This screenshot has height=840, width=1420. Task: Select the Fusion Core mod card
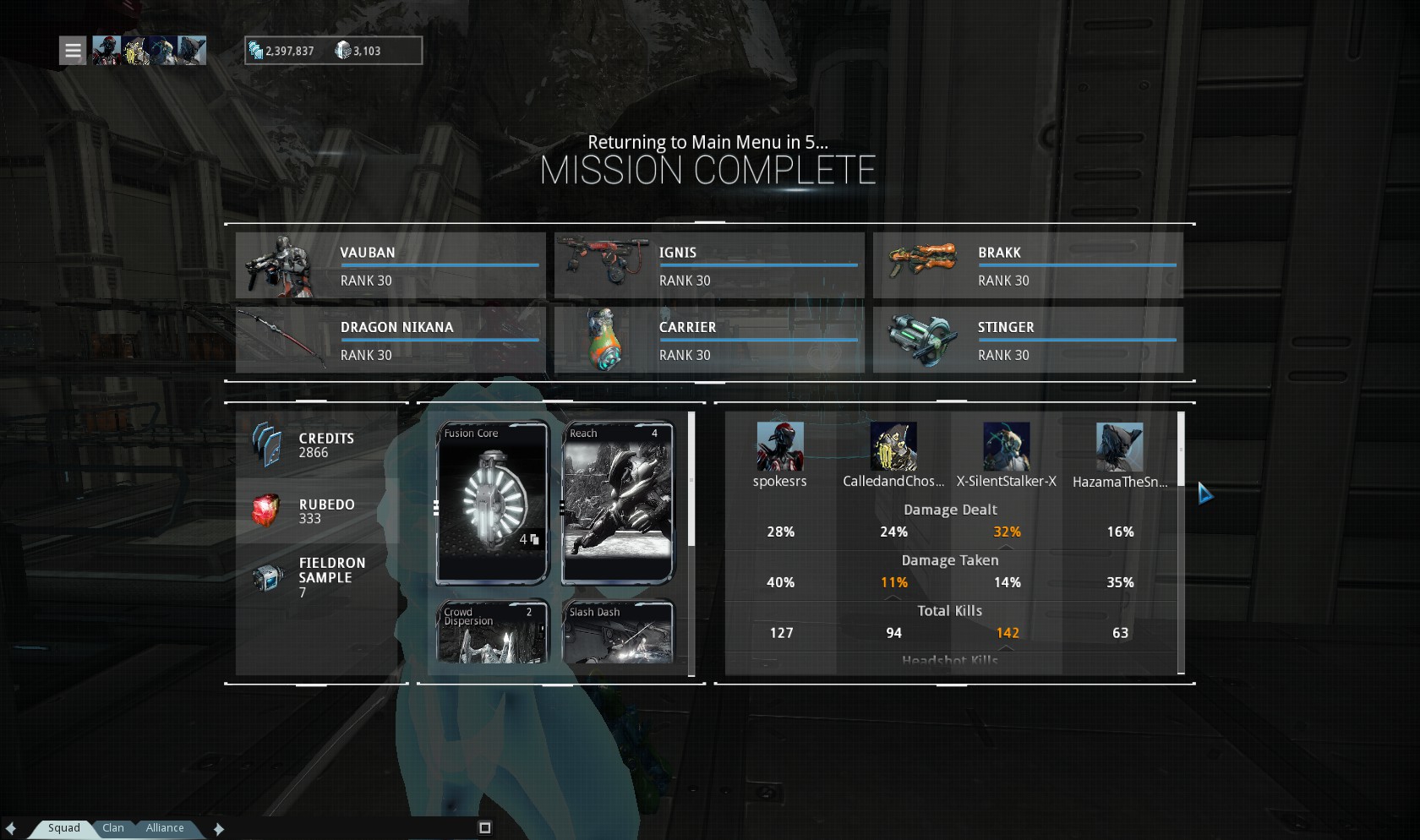click(x=492, y=503)
